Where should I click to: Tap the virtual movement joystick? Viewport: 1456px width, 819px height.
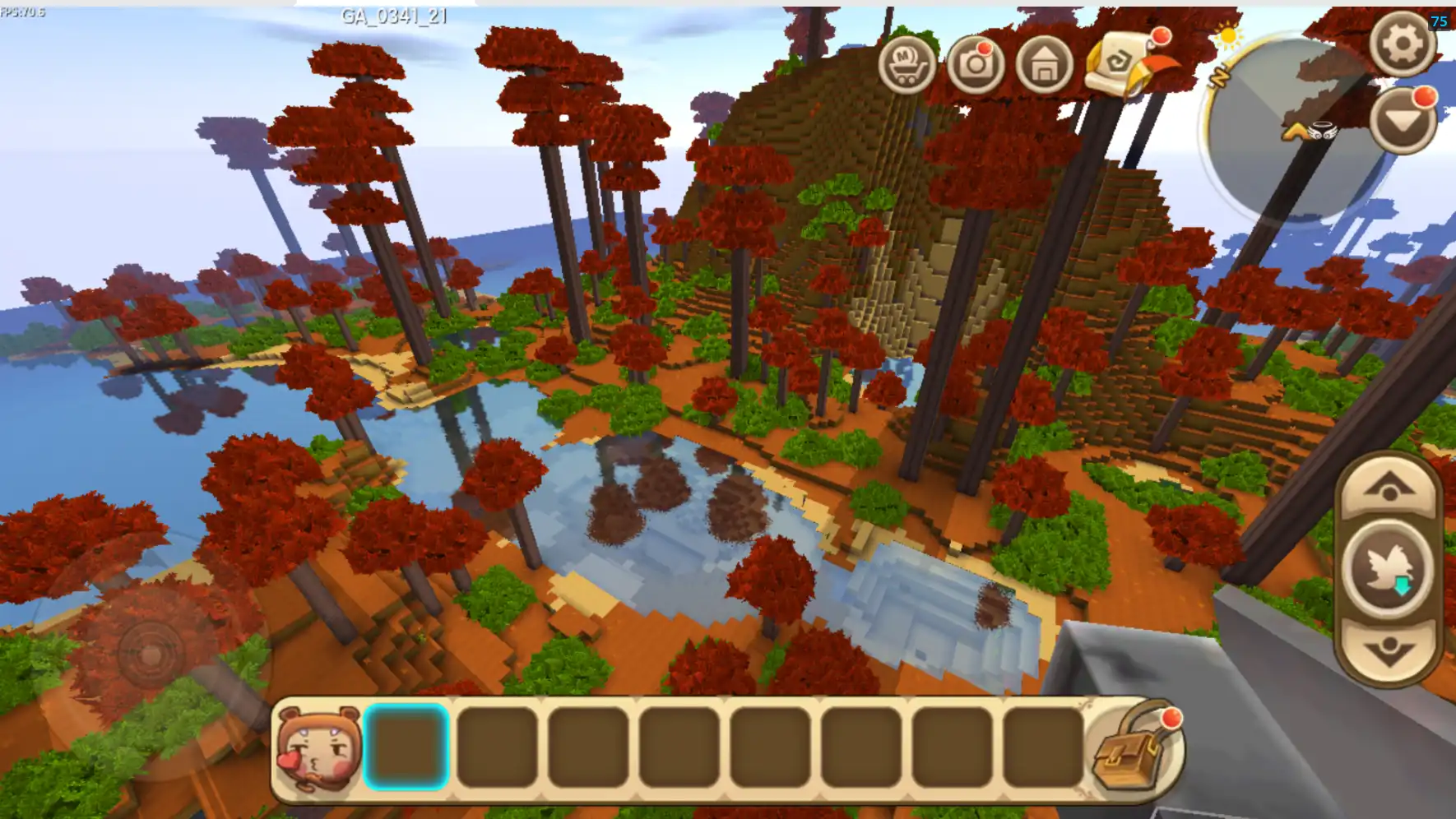151,655
